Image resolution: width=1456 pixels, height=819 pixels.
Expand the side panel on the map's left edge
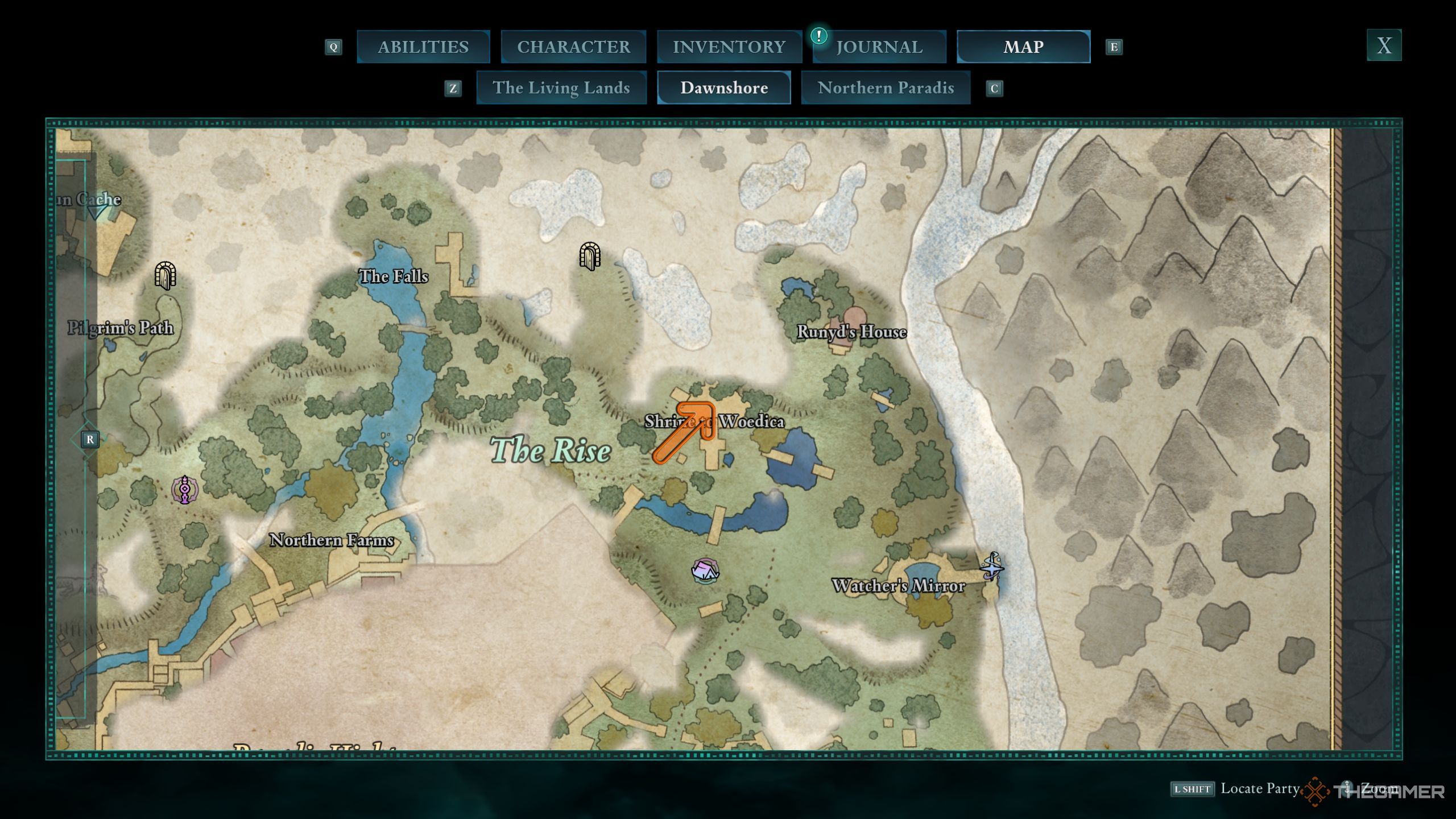point(90,439)
